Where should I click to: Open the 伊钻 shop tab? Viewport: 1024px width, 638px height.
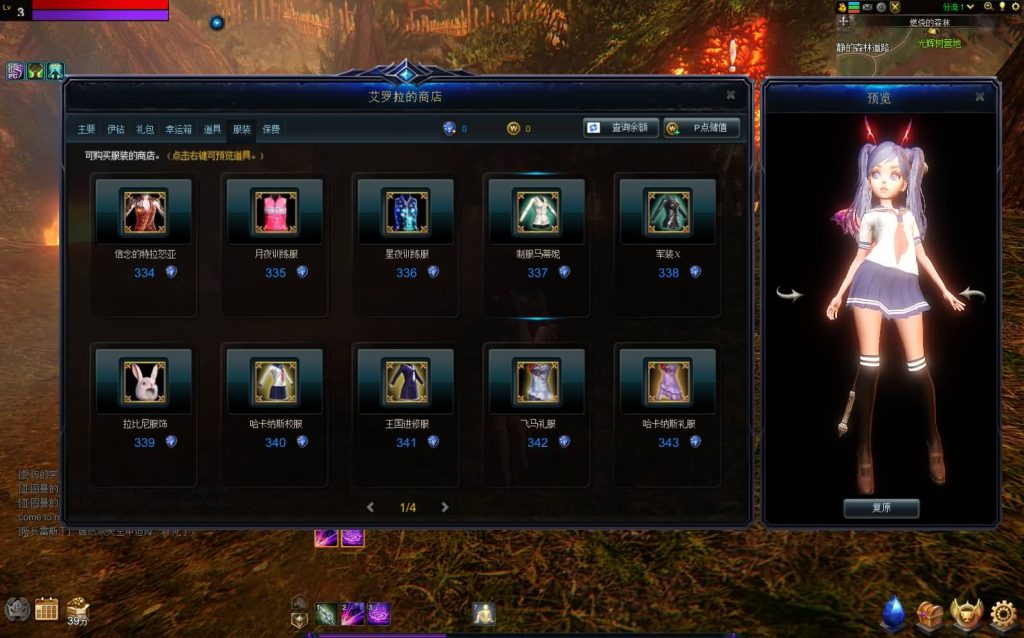(x=116, y=129)
